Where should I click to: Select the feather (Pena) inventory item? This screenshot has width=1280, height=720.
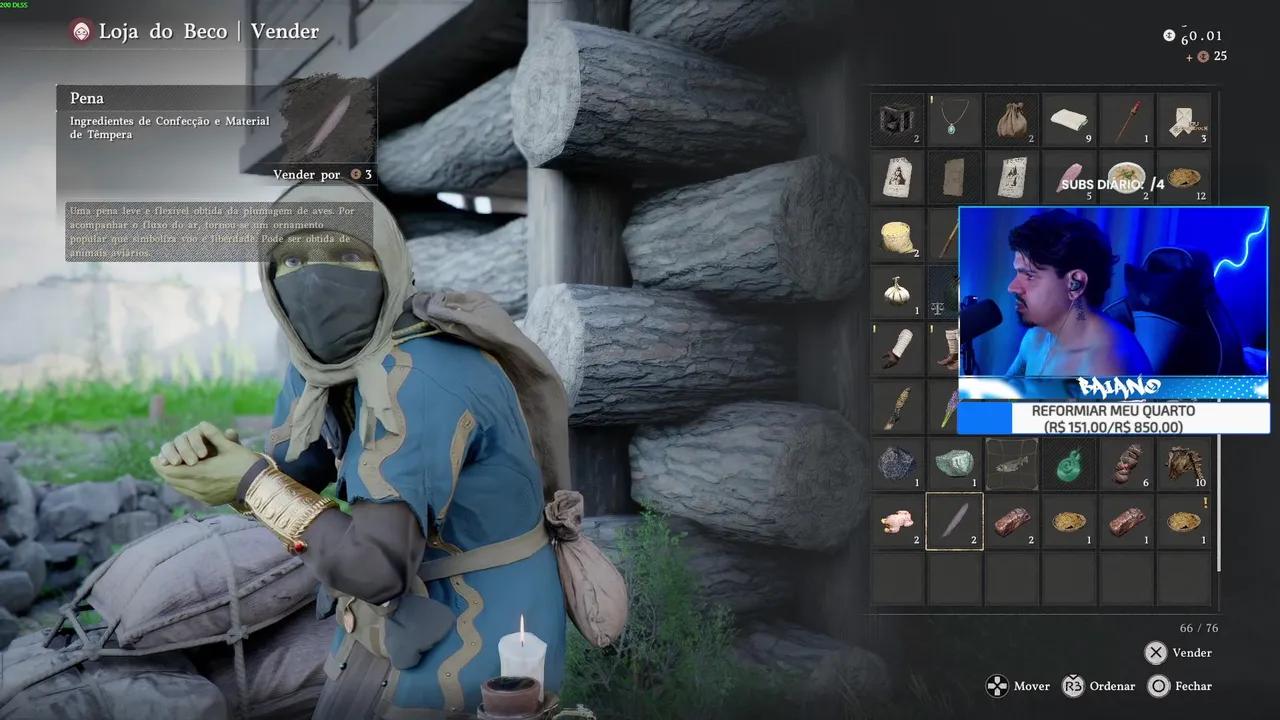(x=954, y=520)
